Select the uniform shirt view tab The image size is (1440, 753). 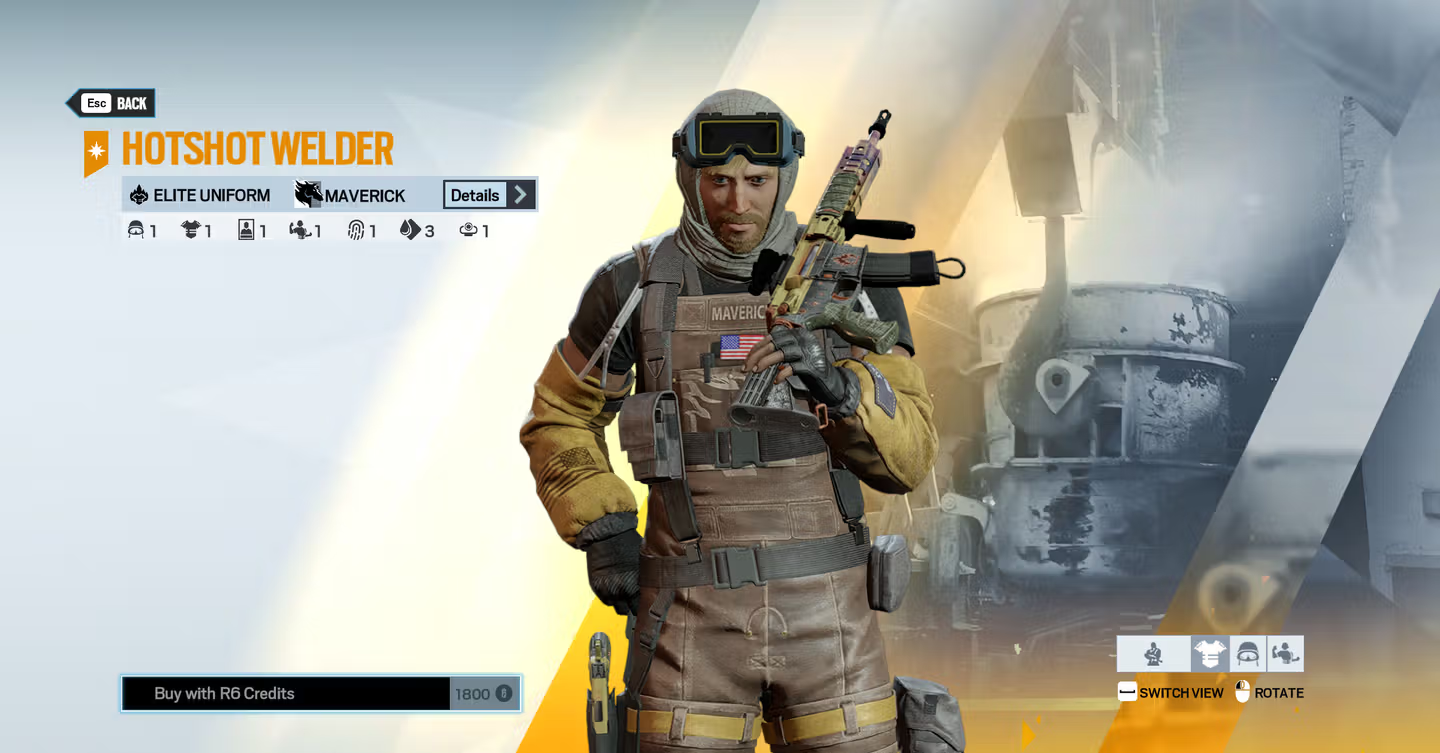[x=1209, y=654]
